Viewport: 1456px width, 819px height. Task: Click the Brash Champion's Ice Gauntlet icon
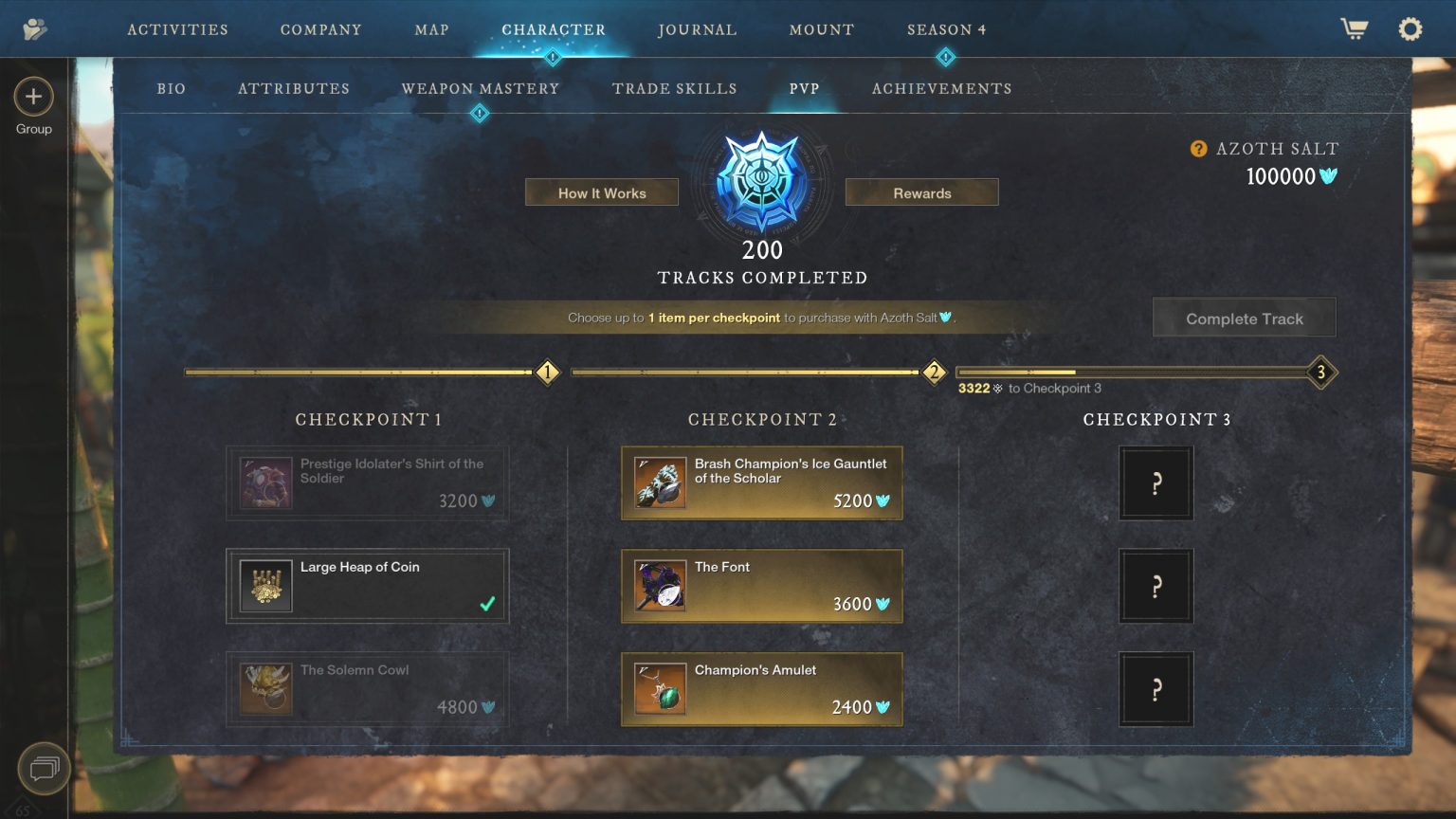click(x=659, y=482)
